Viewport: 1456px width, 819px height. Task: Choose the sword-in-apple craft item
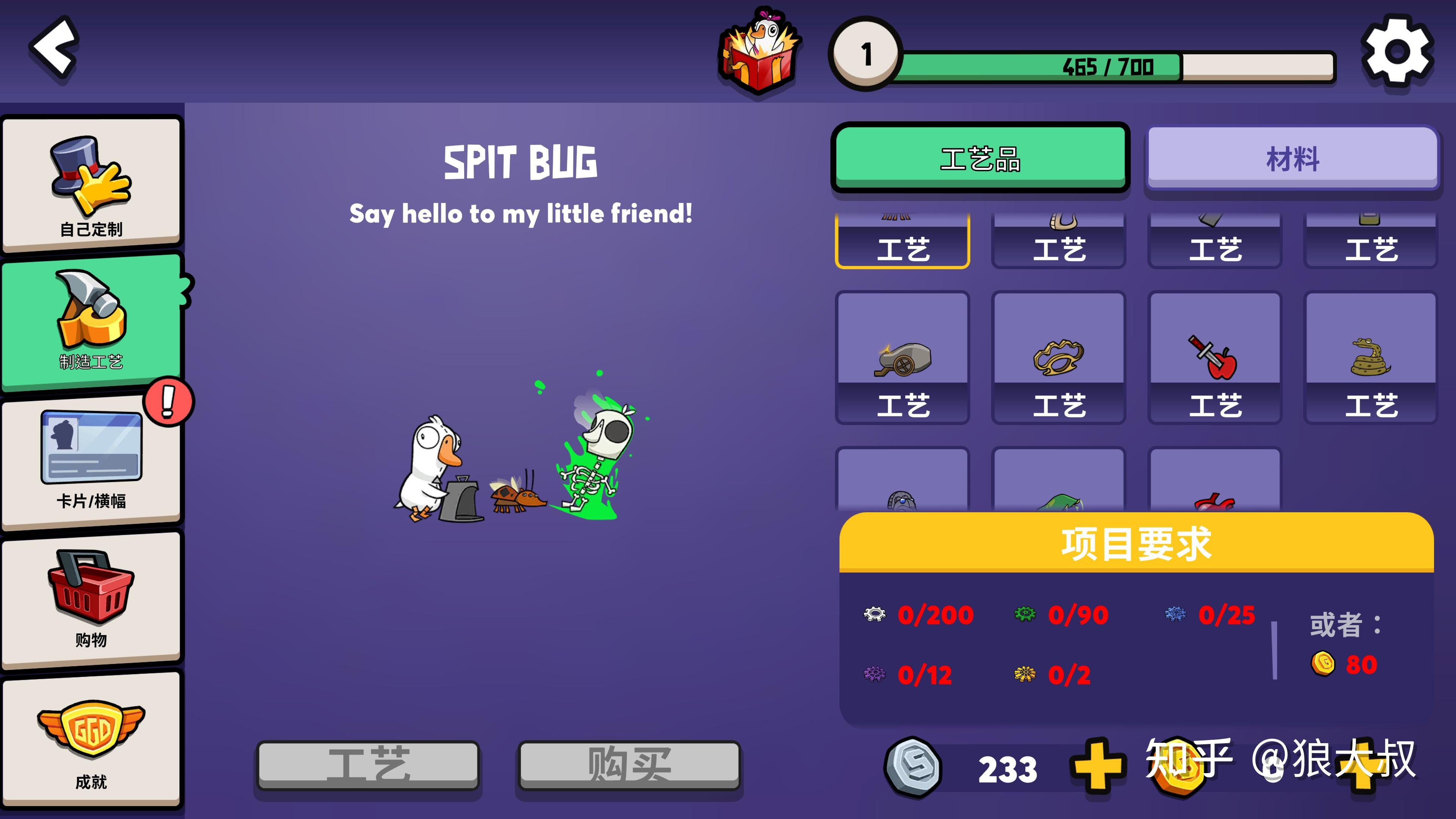[1214, 358]
